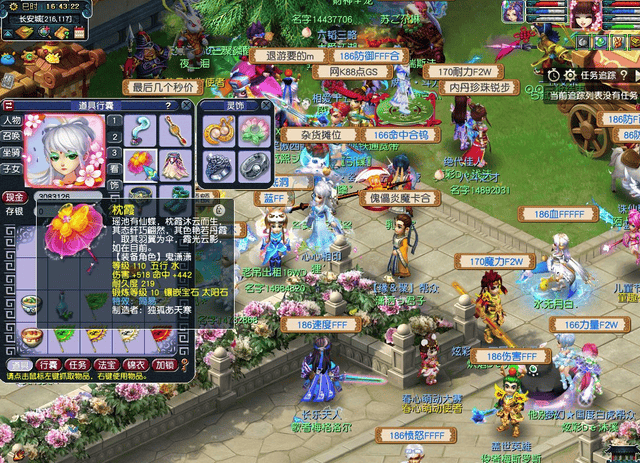This screenshot has width=640, height=463.
Task: Select the 坐骑 mount tab
Action: (x=12, y=152)
